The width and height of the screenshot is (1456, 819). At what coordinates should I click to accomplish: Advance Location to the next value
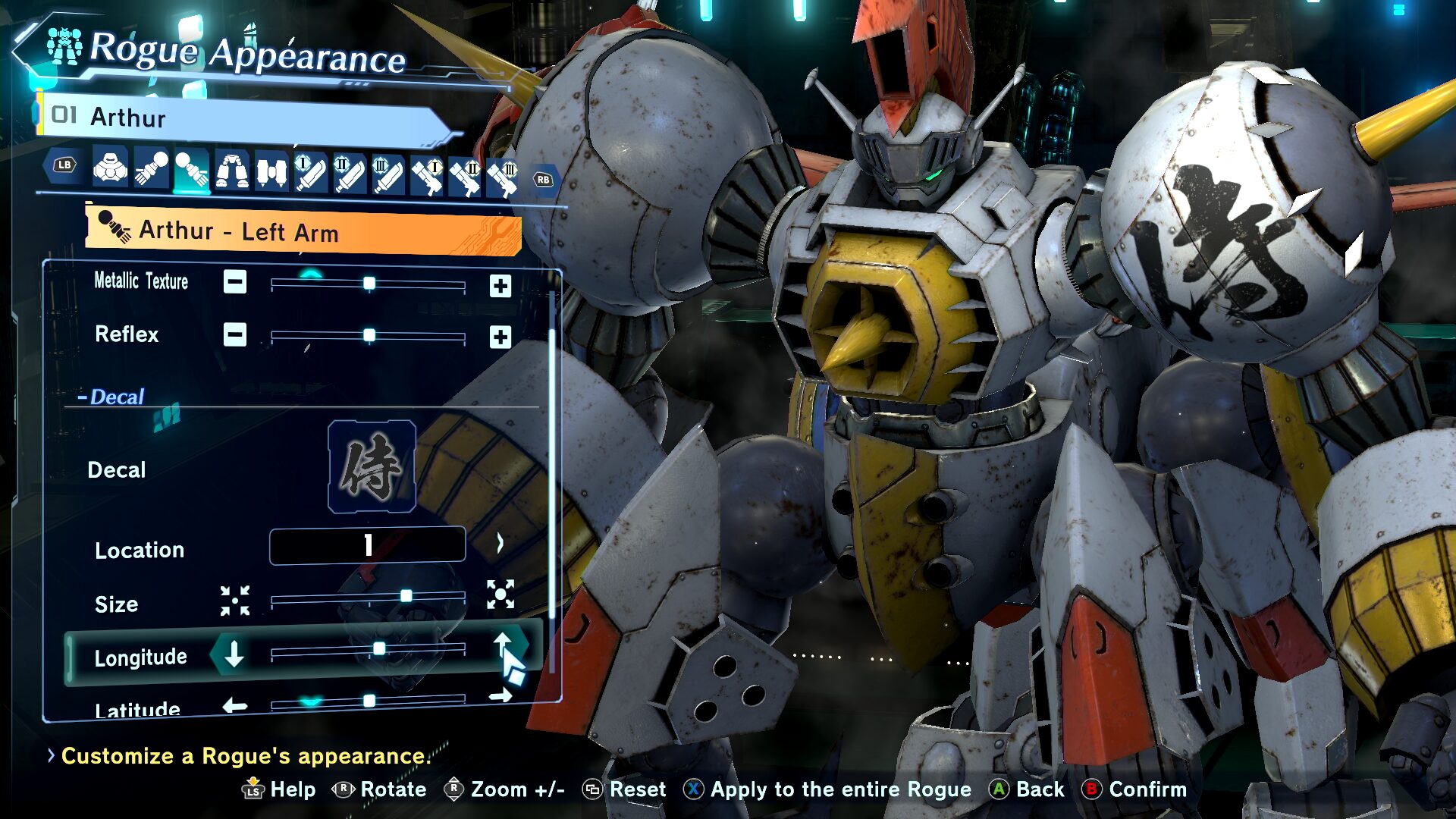click(500, 543)
